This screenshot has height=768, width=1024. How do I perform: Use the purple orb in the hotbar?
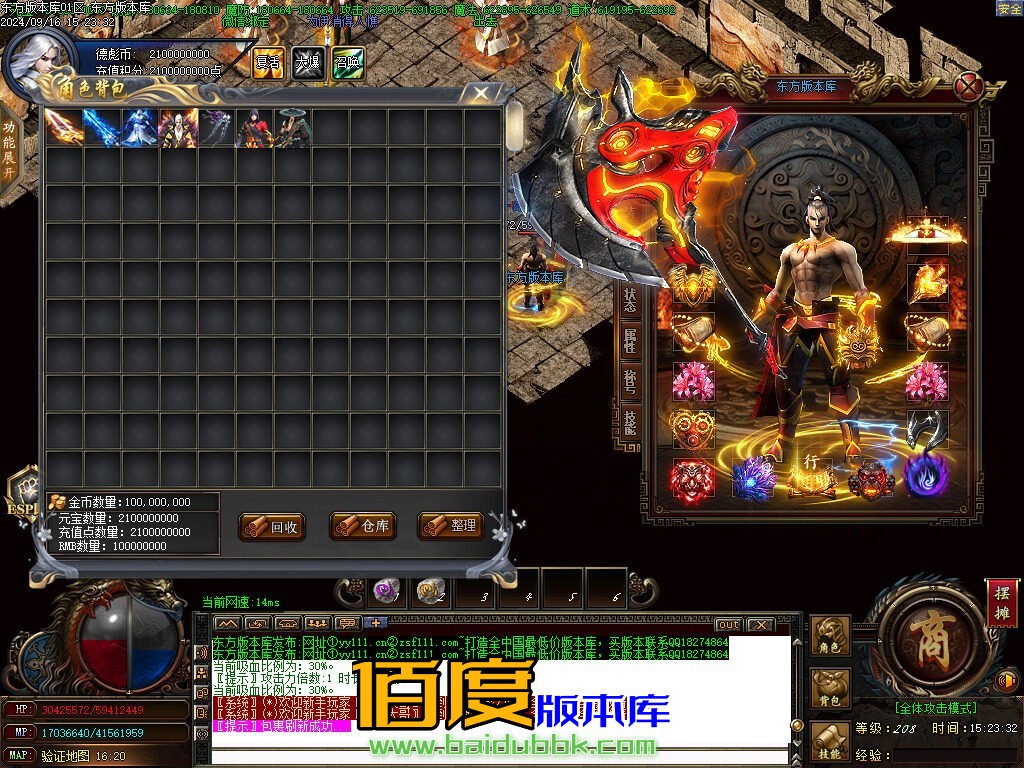385,591
